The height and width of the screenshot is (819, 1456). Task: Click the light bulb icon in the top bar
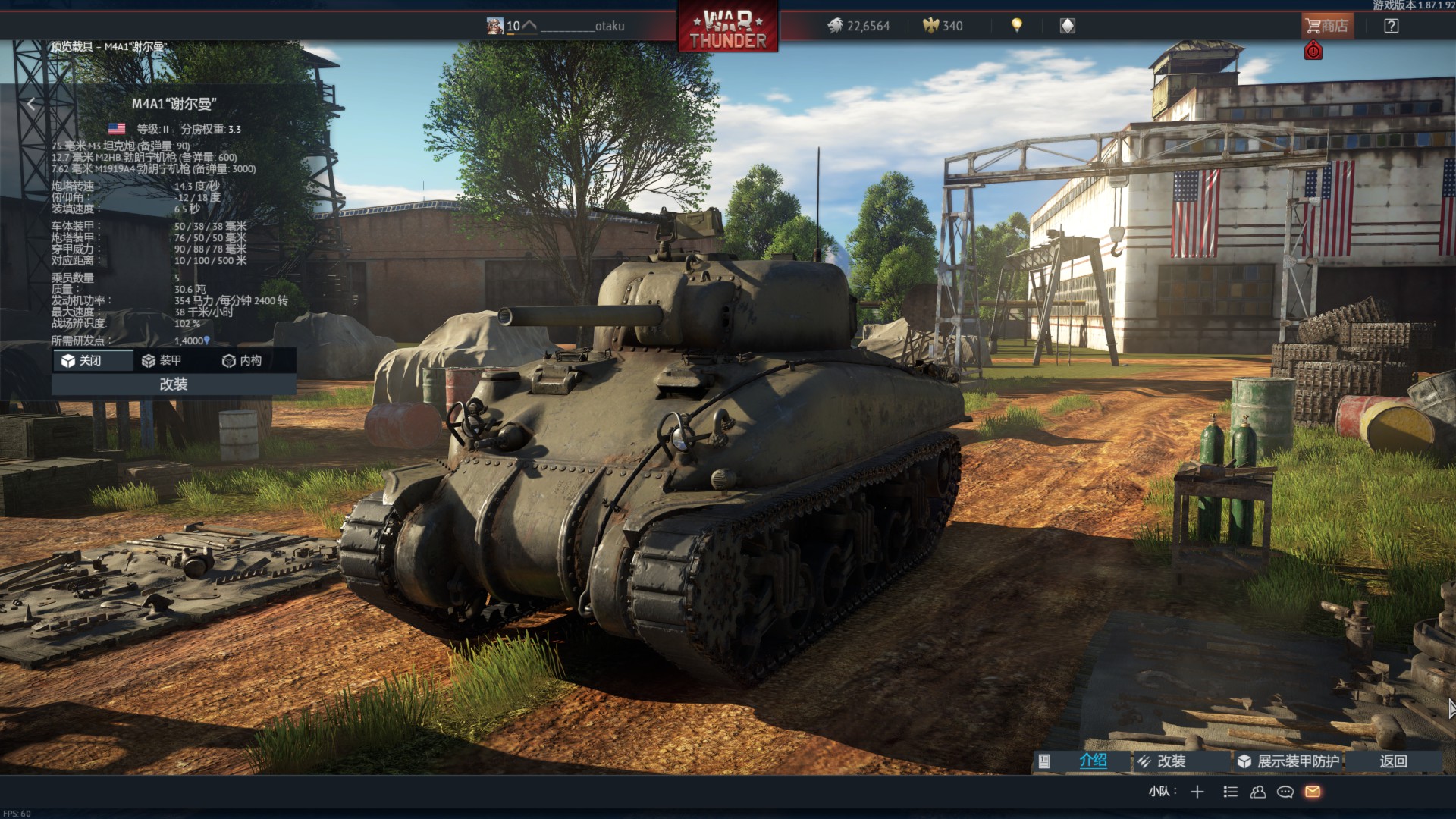[1017, 26]
